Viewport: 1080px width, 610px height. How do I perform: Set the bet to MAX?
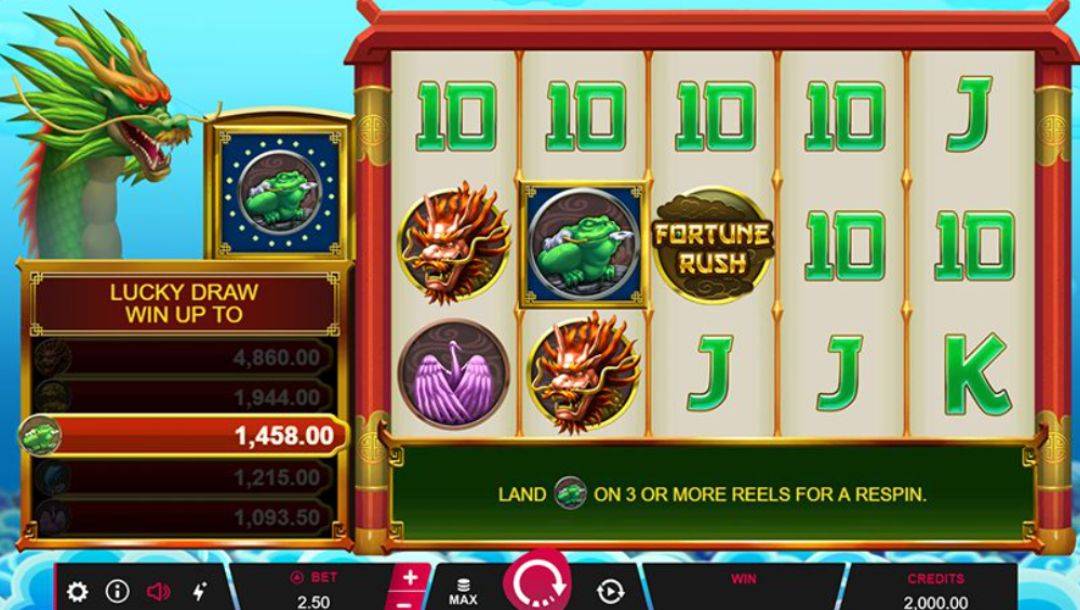463,592
